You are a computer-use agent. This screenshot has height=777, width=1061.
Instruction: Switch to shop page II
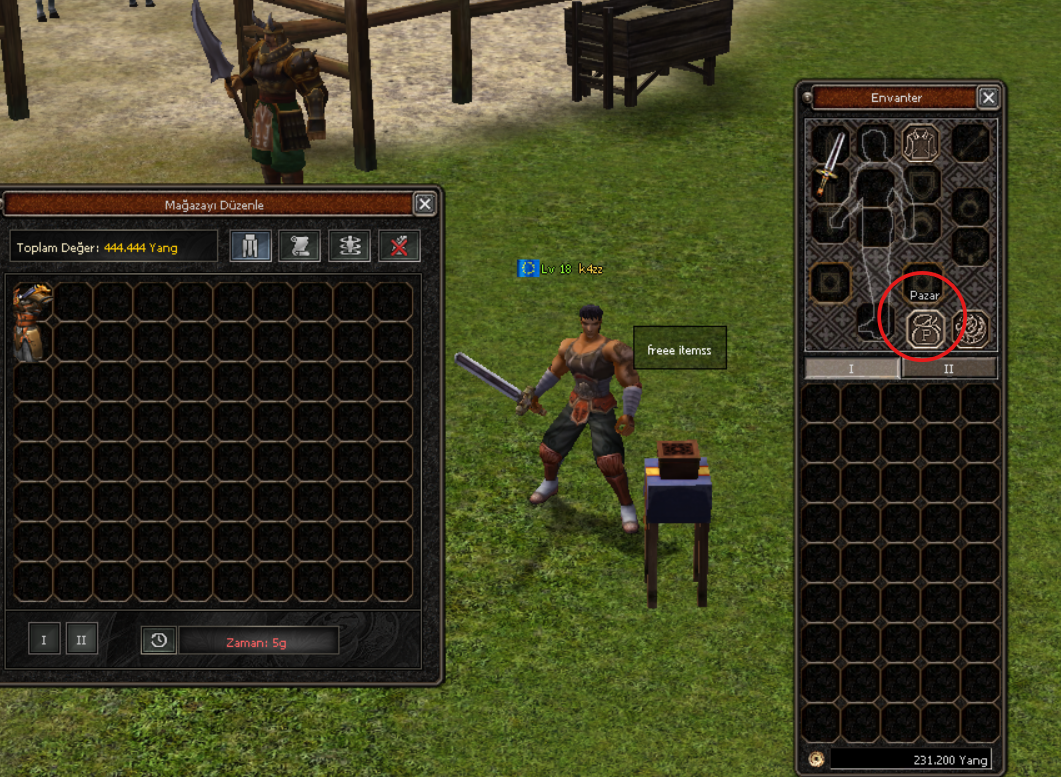click(x=82, y=639)
